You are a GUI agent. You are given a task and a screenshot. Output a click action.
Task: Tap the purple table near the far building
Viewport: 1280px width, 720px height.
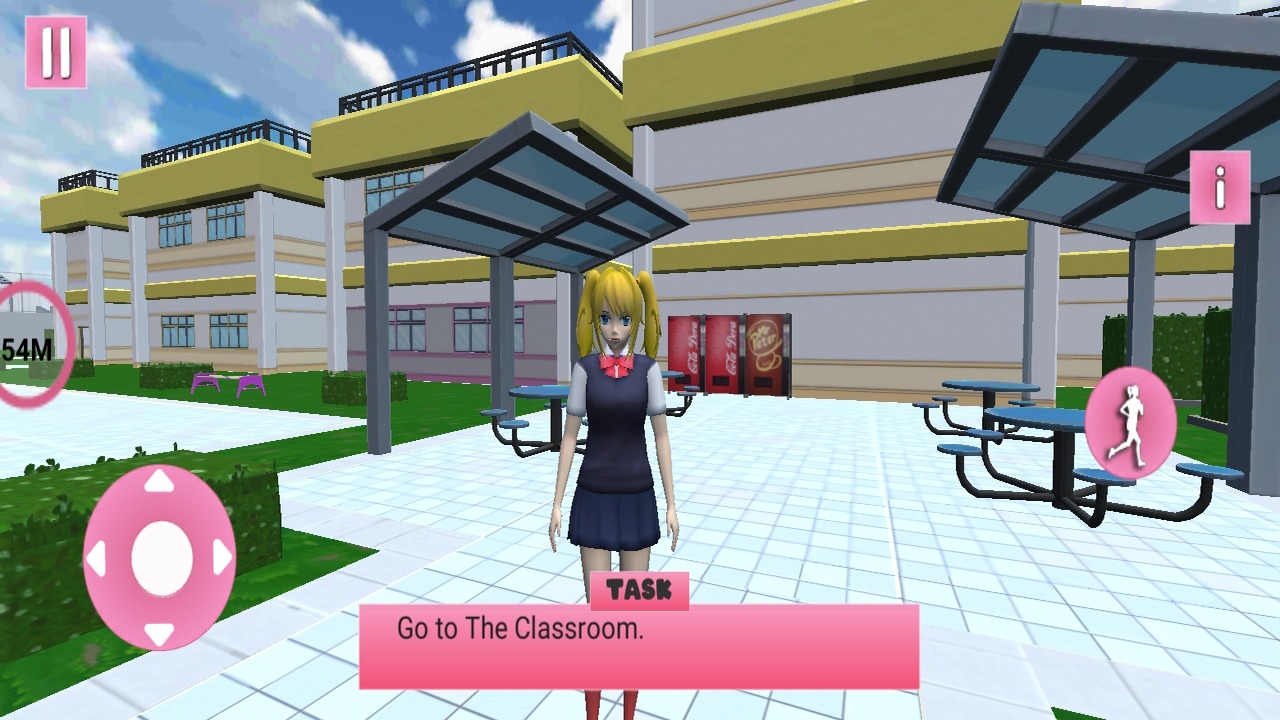tap(230, 383)
